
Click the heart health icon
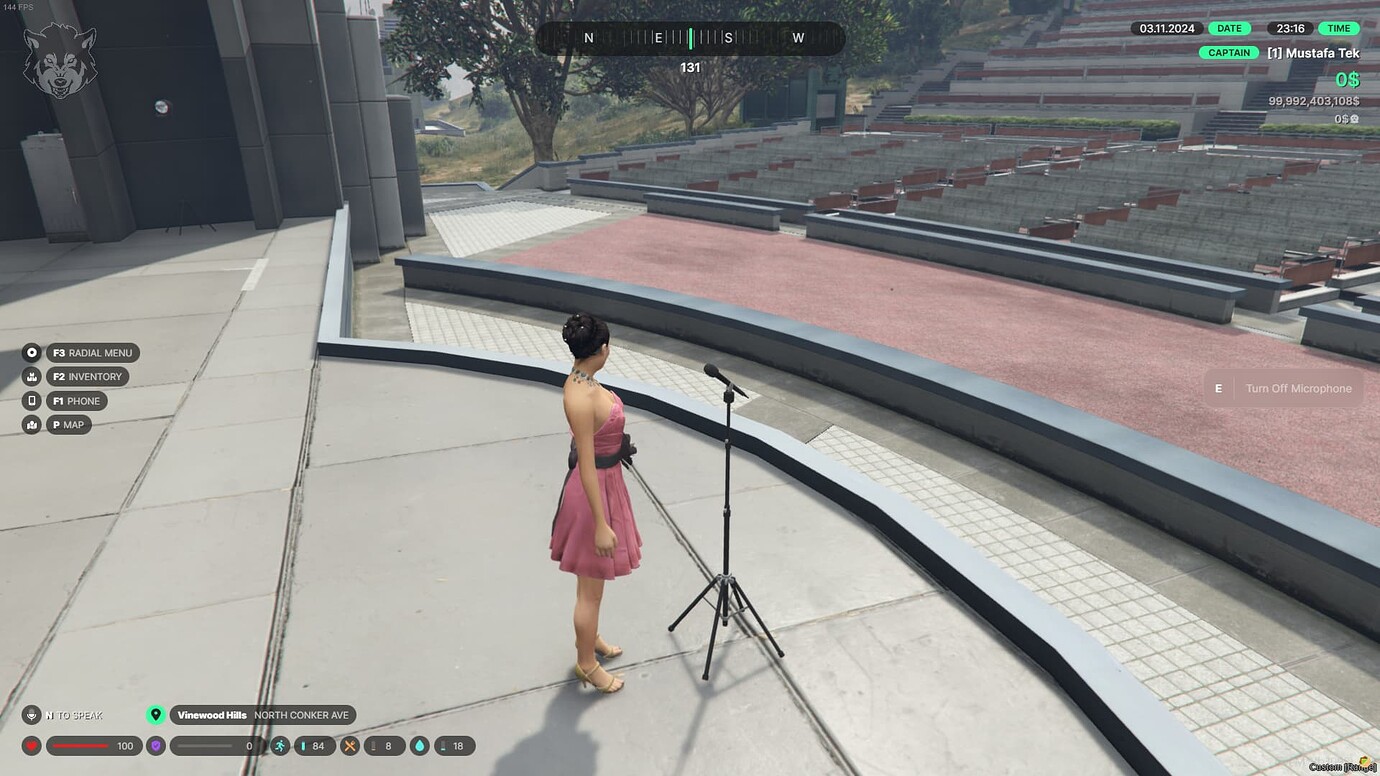(x=30, y=746)
